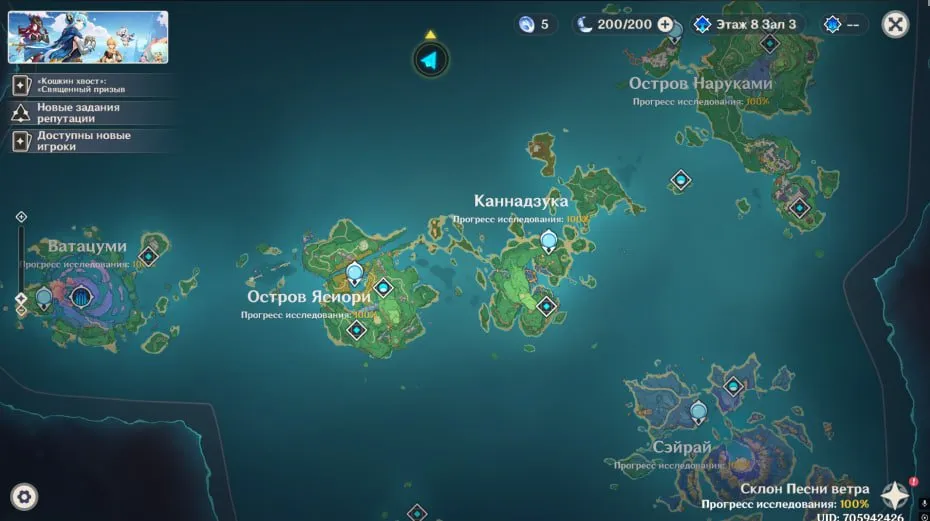Image resolution: width=930 pixels, height=521 pixels.
Task: Choose the teleport waypoint on Сэйрай island
Action: tap(698, 410)
